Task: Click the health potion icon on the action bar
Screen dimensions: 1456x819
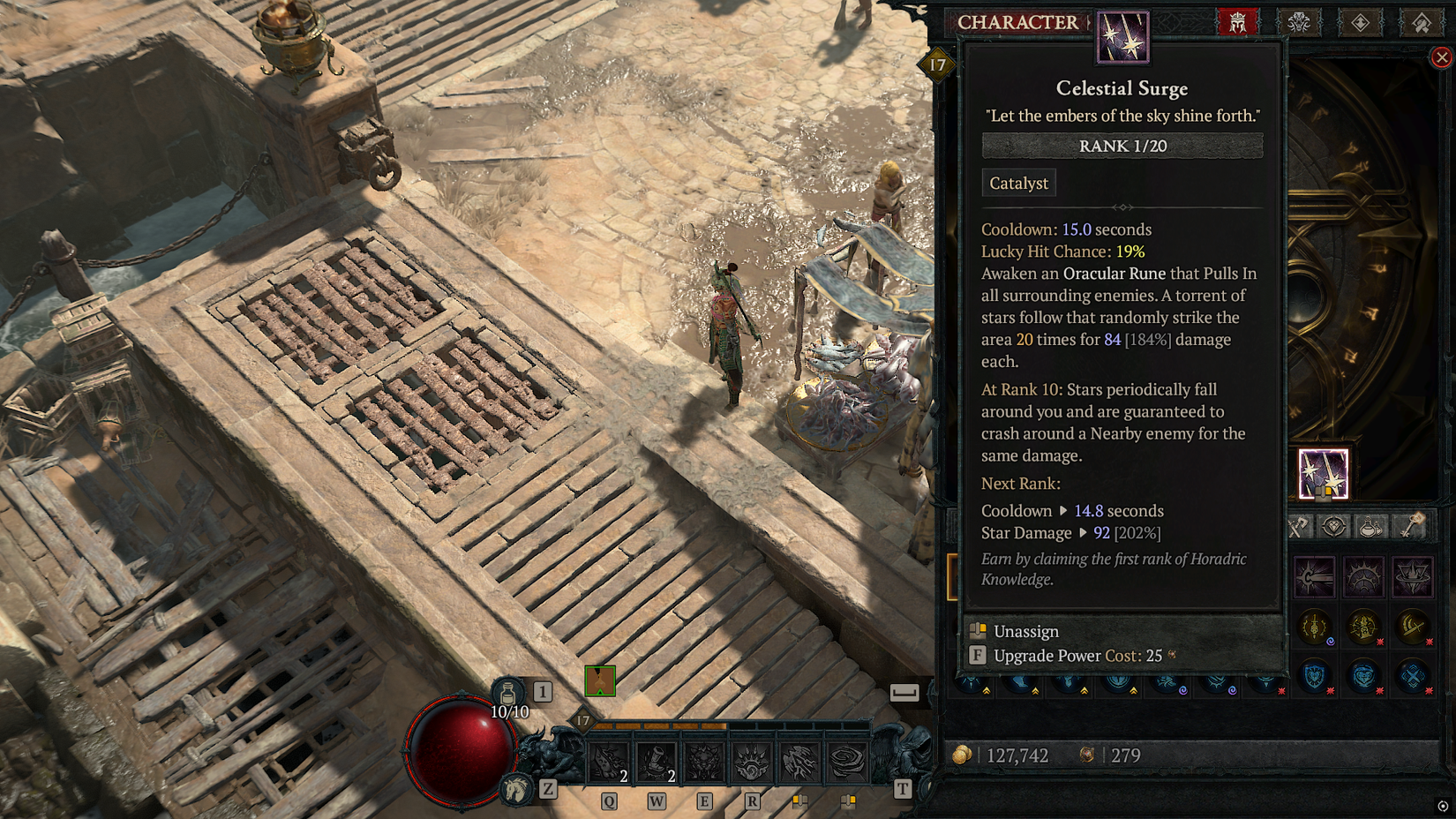Action: point(510,693)
